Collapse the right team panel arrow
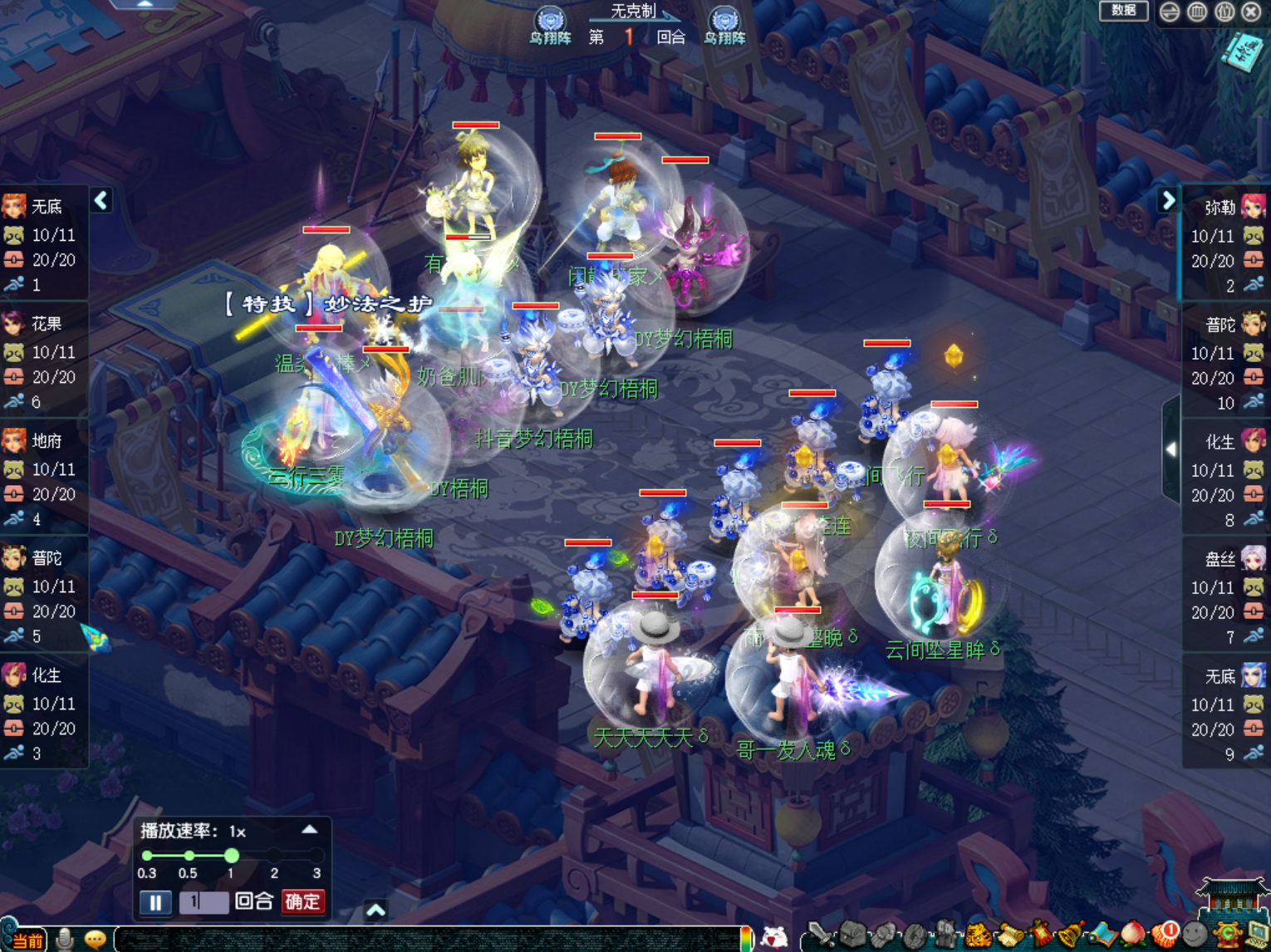The image size is (1271, 952). click(x=1168, y=200)
